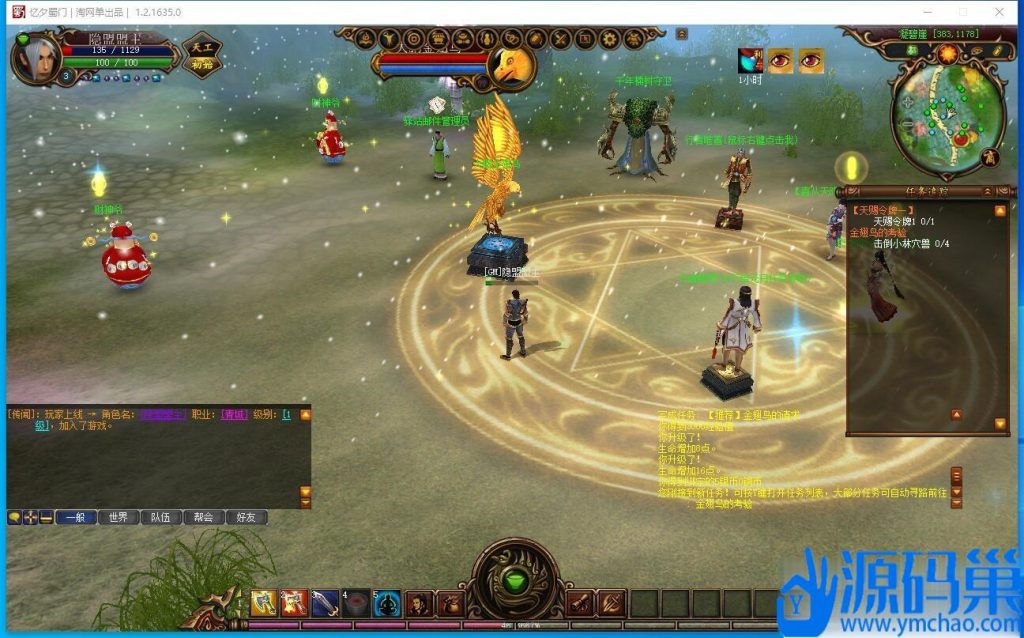1024x638 pixels.
Task: Open the gear settings icon in top menu
Action: pyautogui.click(x=609, y=39)
